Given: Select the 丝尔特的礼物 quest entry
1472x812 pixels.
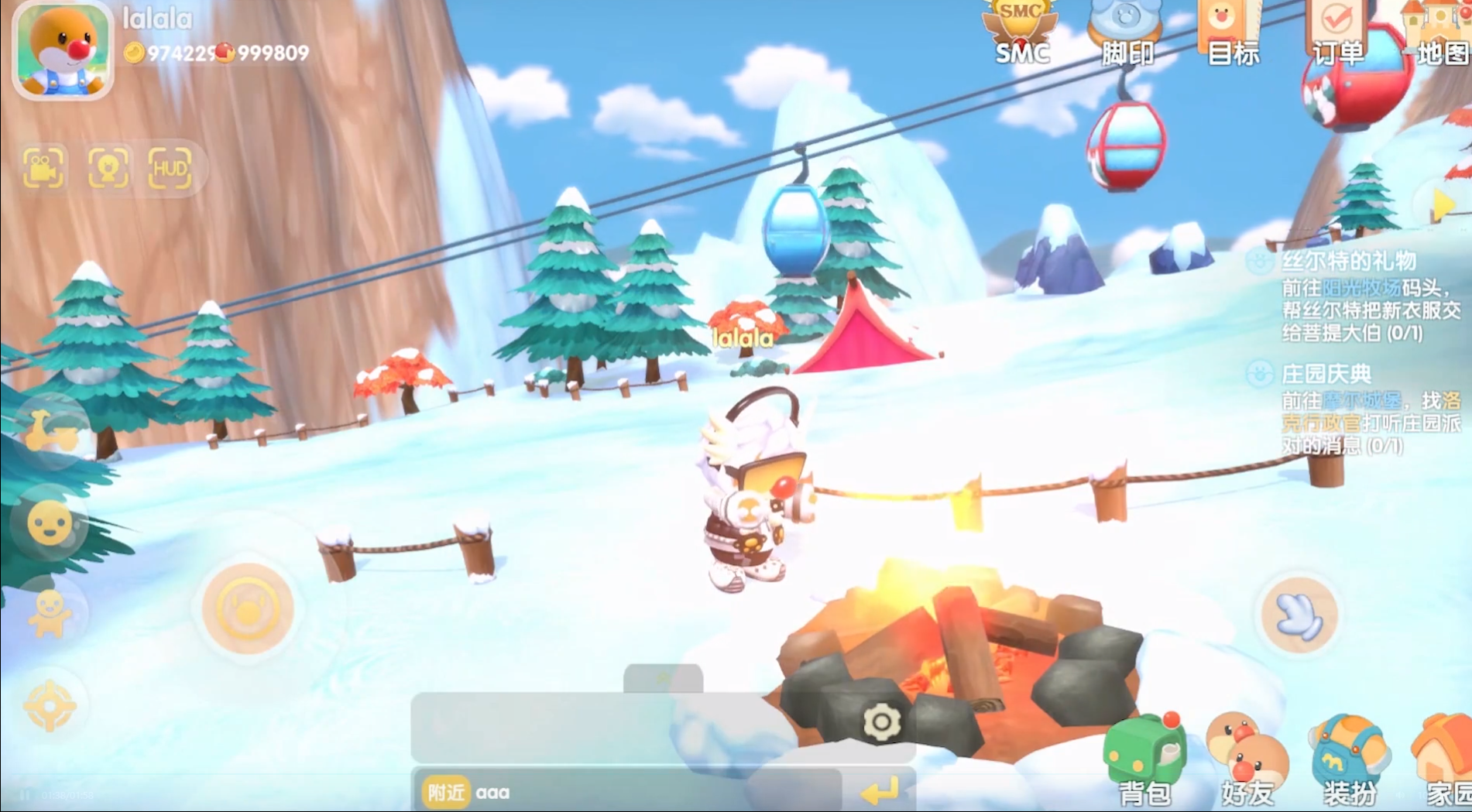Looking at the screenshot, I should (x=1348, y=262).
